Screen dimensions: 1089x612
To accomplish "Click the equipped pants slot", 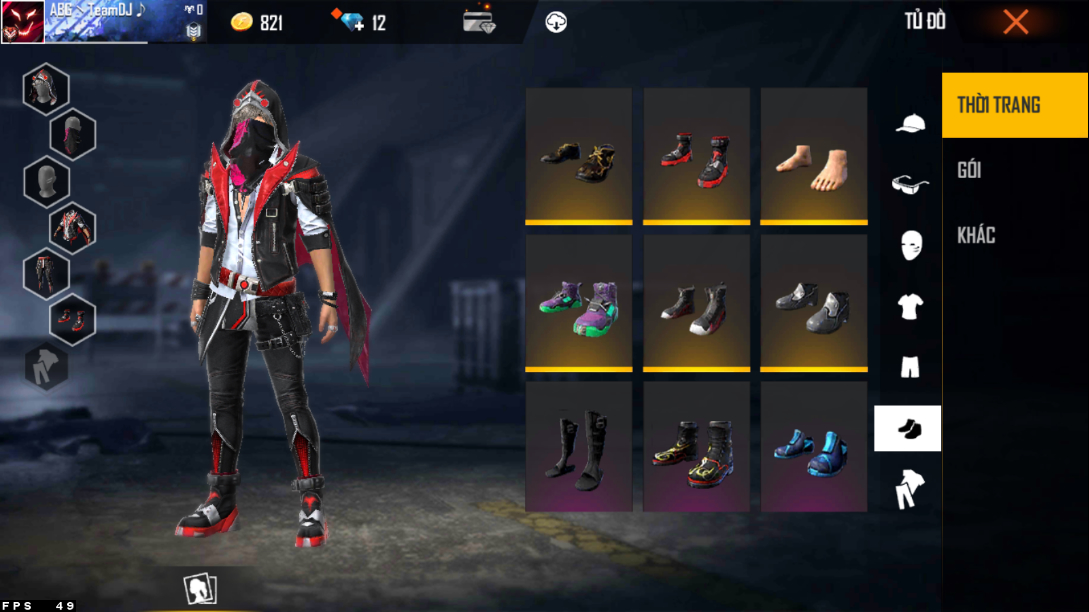I will point(46,273).
